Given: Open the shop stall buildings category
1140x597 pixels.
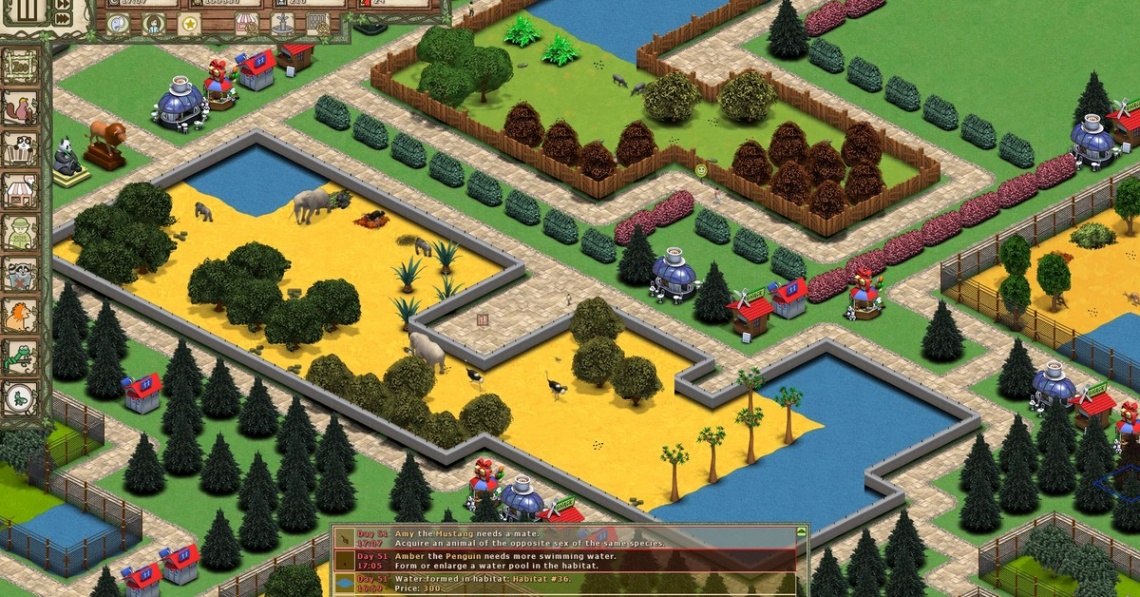Looking at the screenshot, I should [x=21, y=190].
